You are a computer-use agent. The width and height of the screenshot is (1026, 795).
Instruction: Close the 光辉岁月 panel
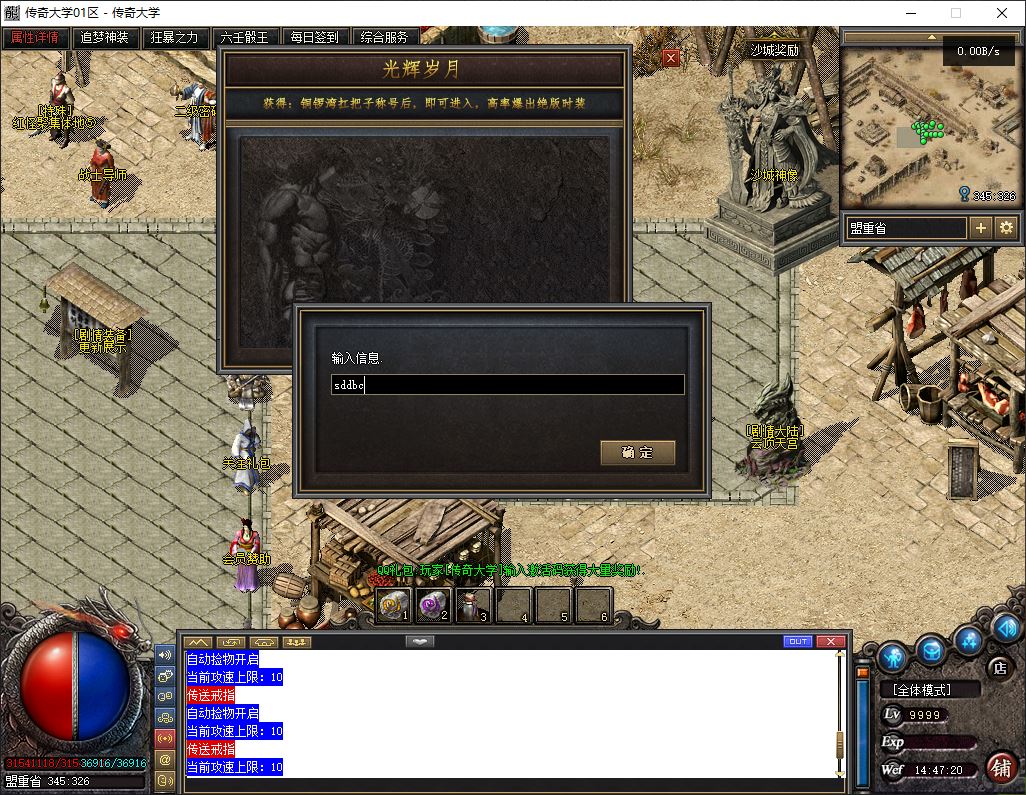[x=671, y=58]
